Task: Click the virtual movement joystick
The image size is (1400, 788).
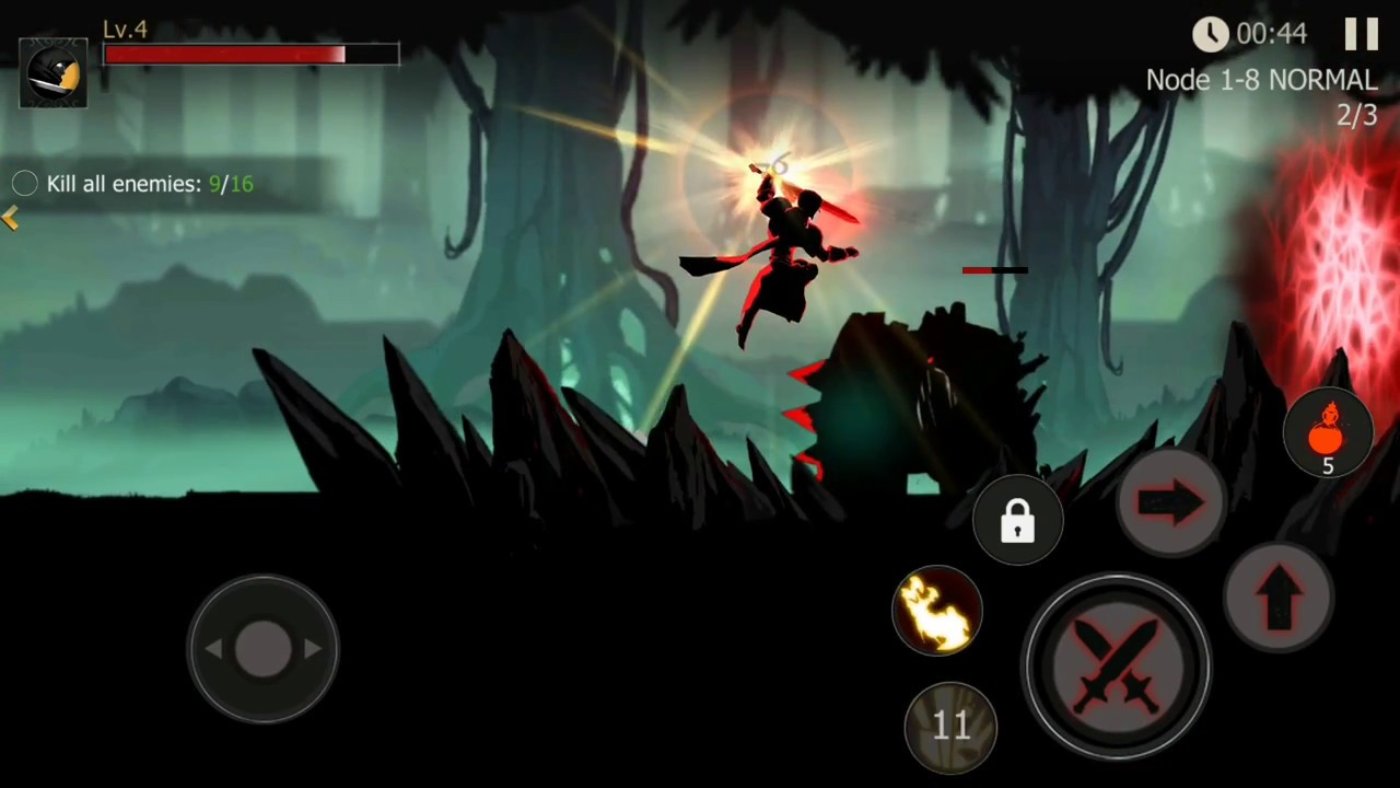Action: coord(263,649)
